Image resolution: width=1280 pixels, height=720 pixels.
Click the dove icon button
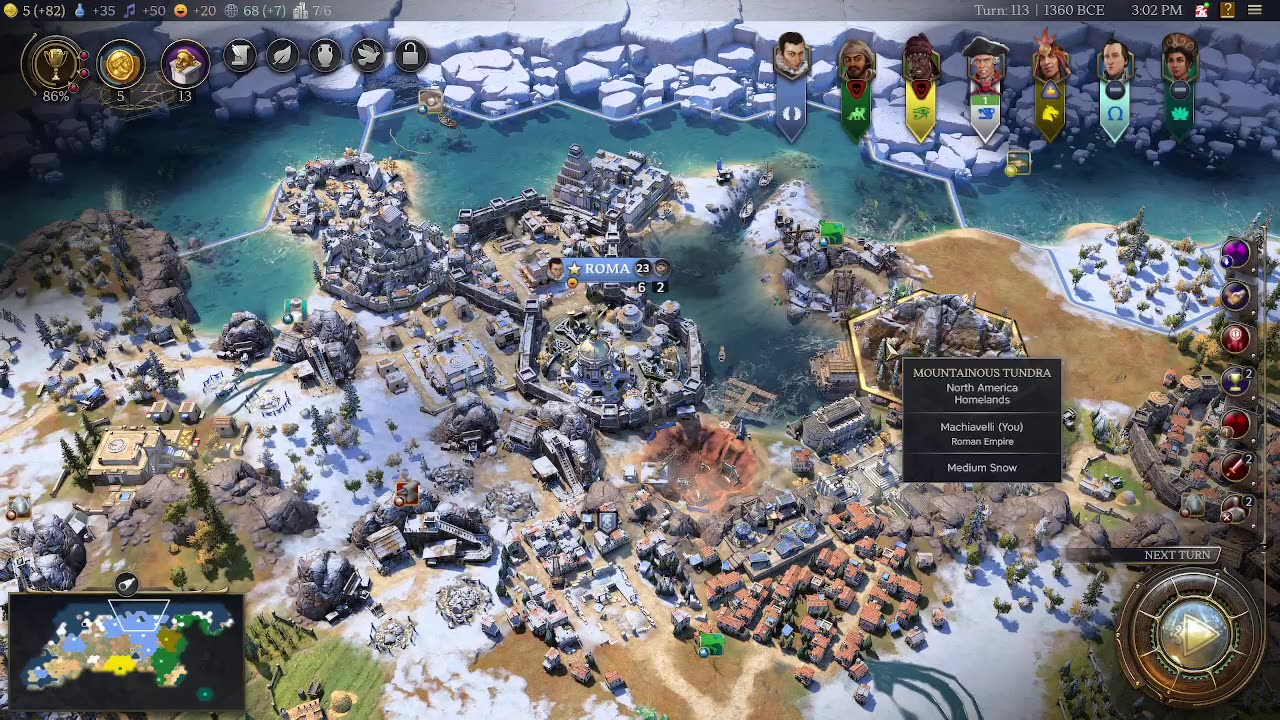click(368, 55)
